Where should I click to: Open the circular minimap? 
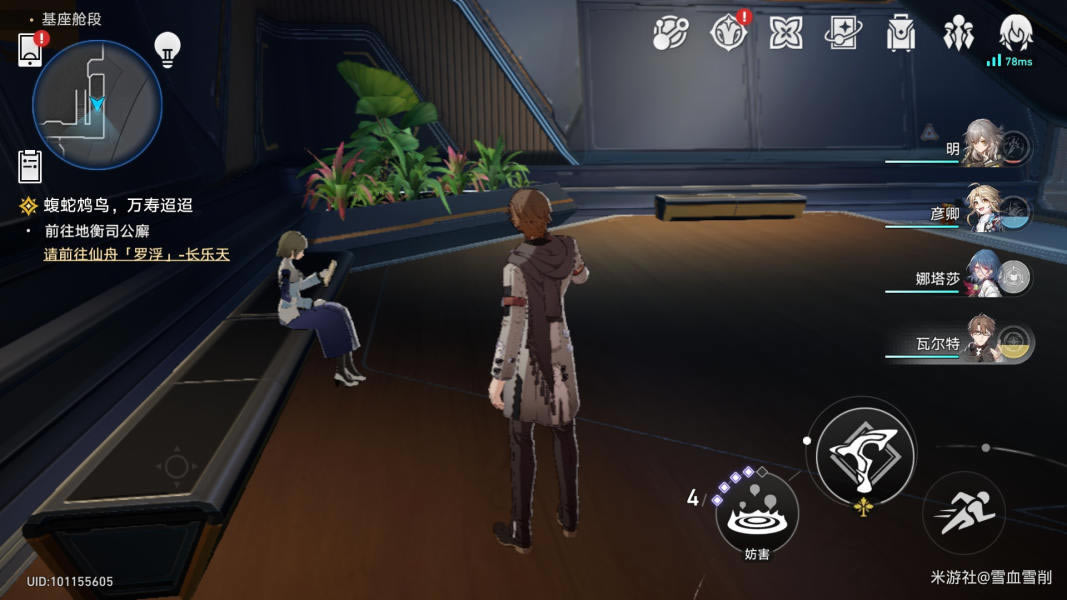(x=97, y=104)
